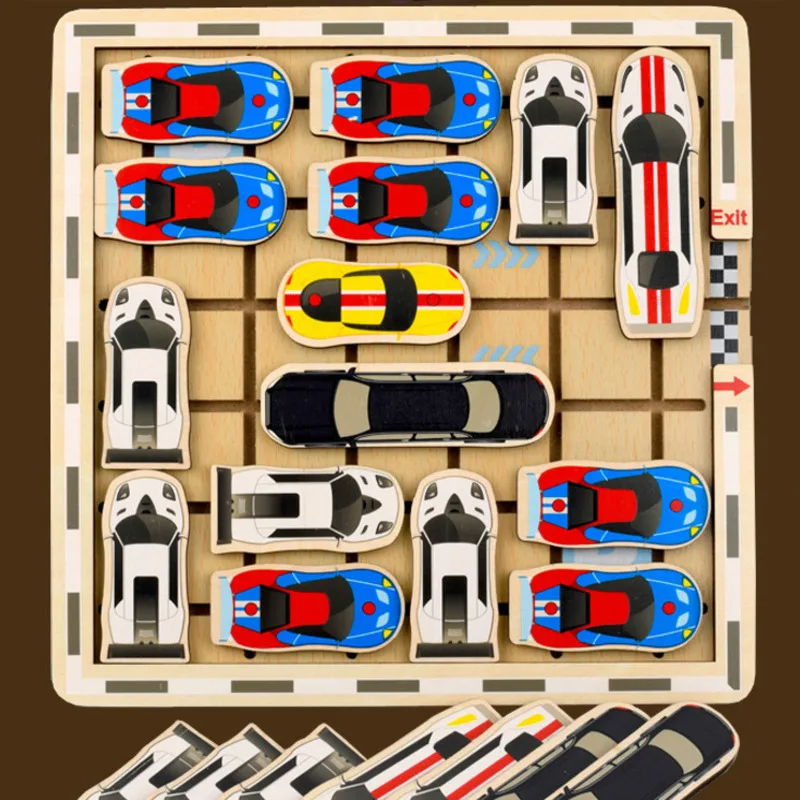Select the yellow sports car piece
Viewport: 800px width, 800px height.
click(375, 301)
